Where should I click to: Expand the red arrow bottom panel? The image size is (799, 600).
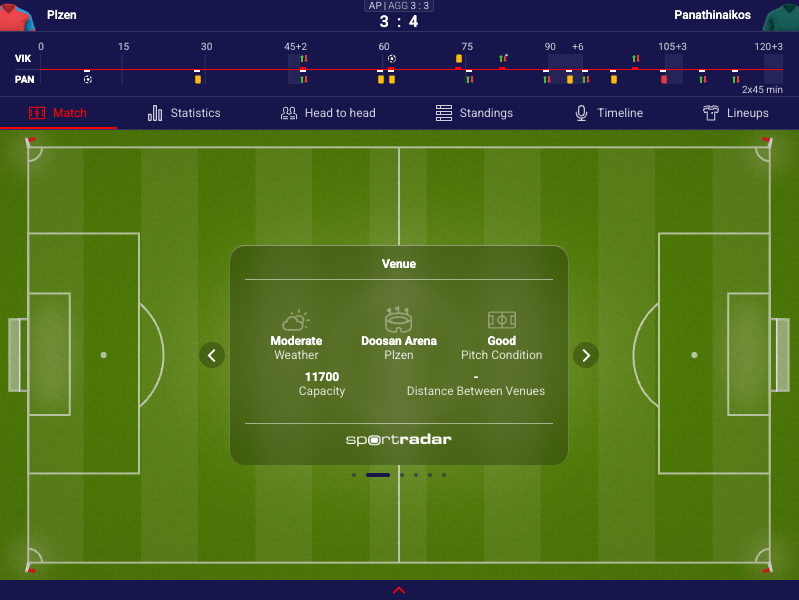399,590
